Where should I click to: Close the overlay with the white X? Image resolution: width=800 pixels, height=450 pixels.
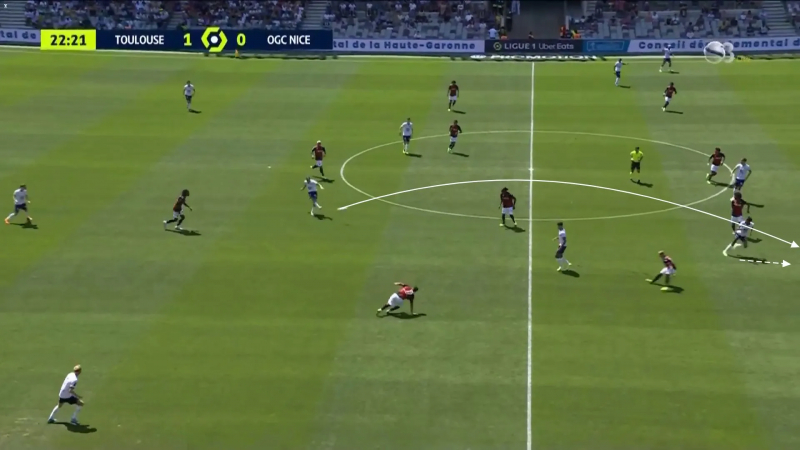[6, 6]
